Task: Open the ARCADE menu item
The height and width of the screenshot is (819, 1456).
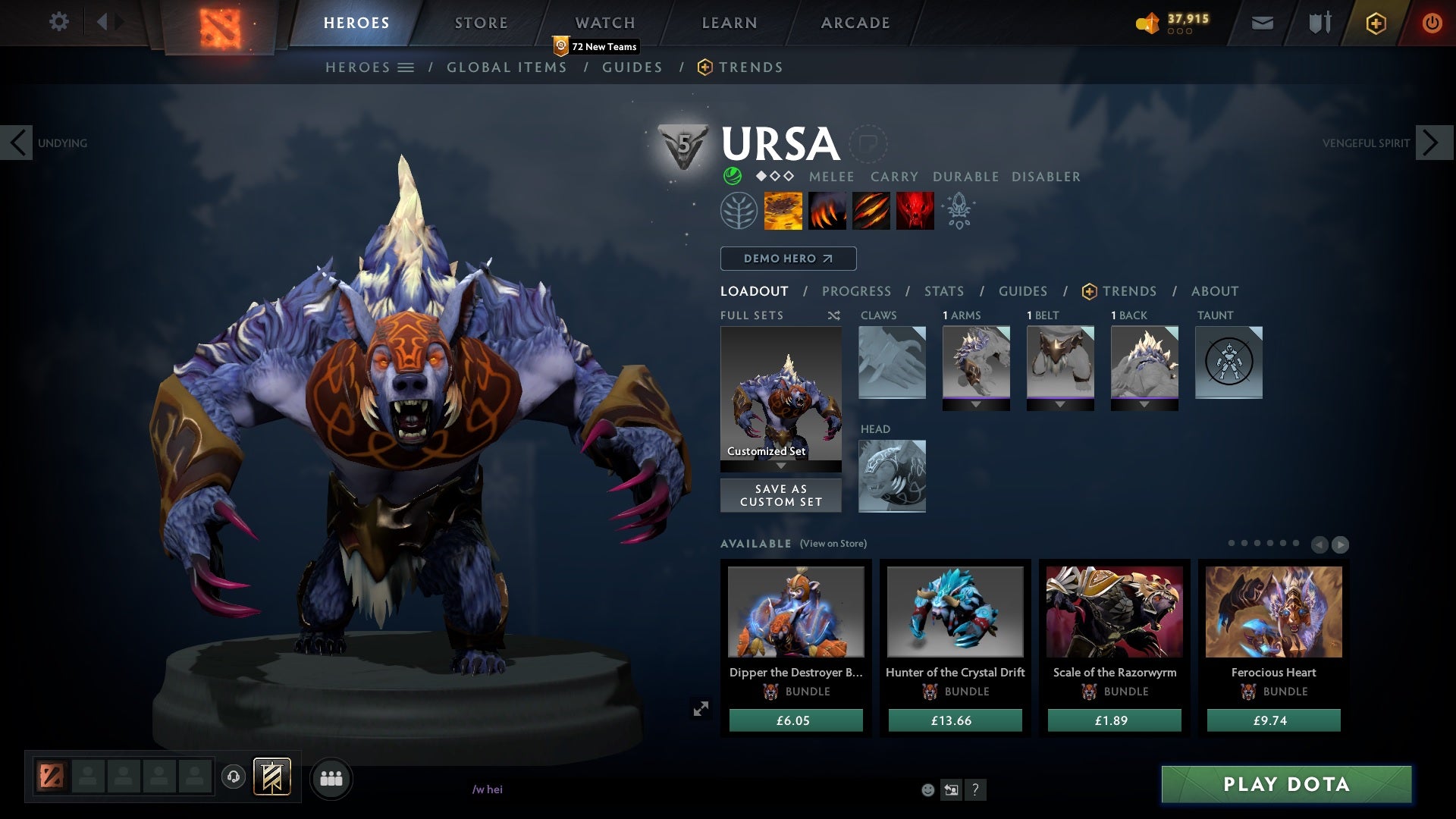Action: pos(854,23)
